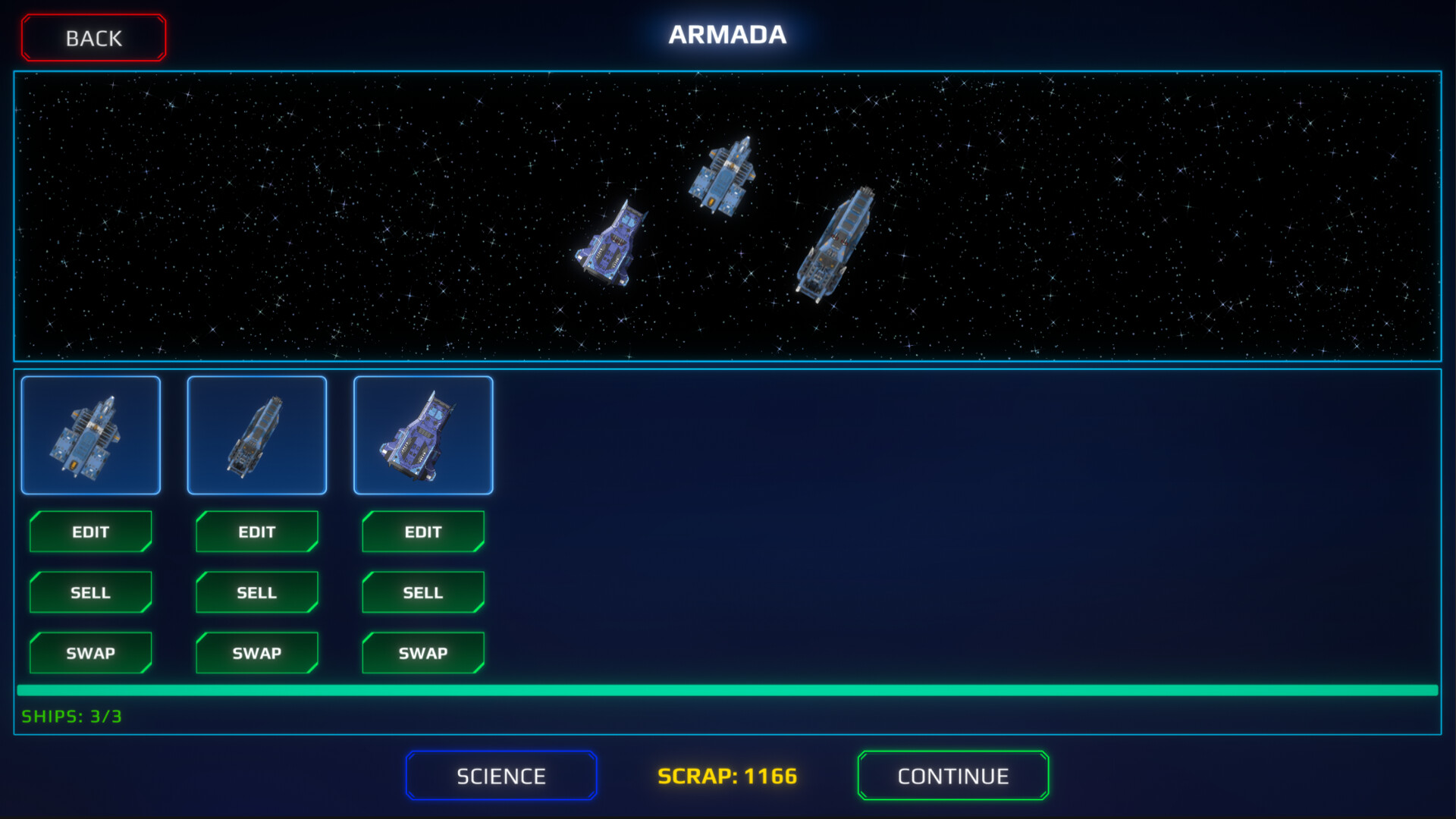Viewport: 1456px width, 819px height.
Task: Swap the second ship
Action: point(256,652)
